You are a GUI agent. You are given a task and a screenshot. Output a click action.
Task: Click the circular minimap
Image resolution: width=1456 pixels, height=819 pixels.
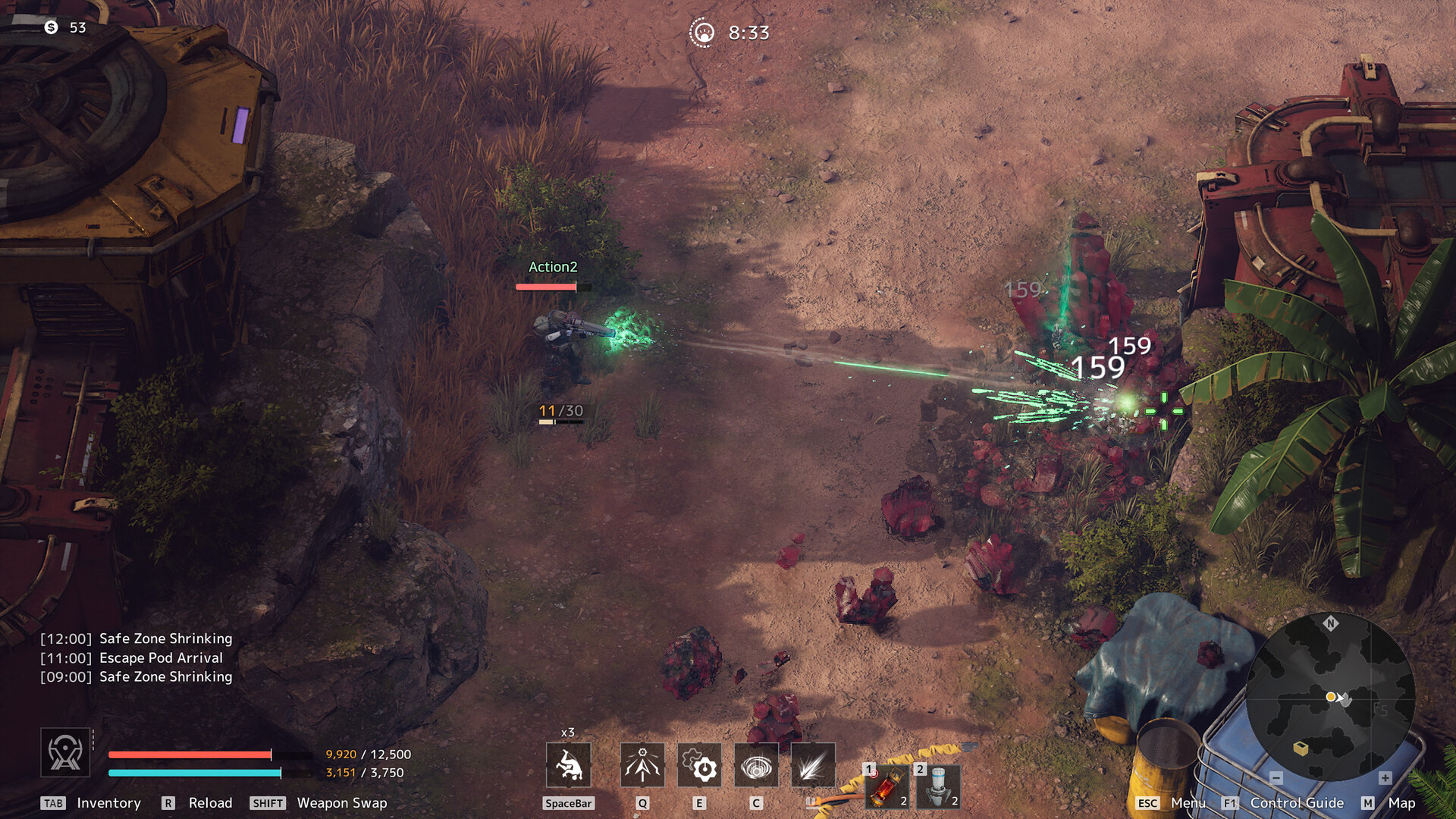point(1330,698)
